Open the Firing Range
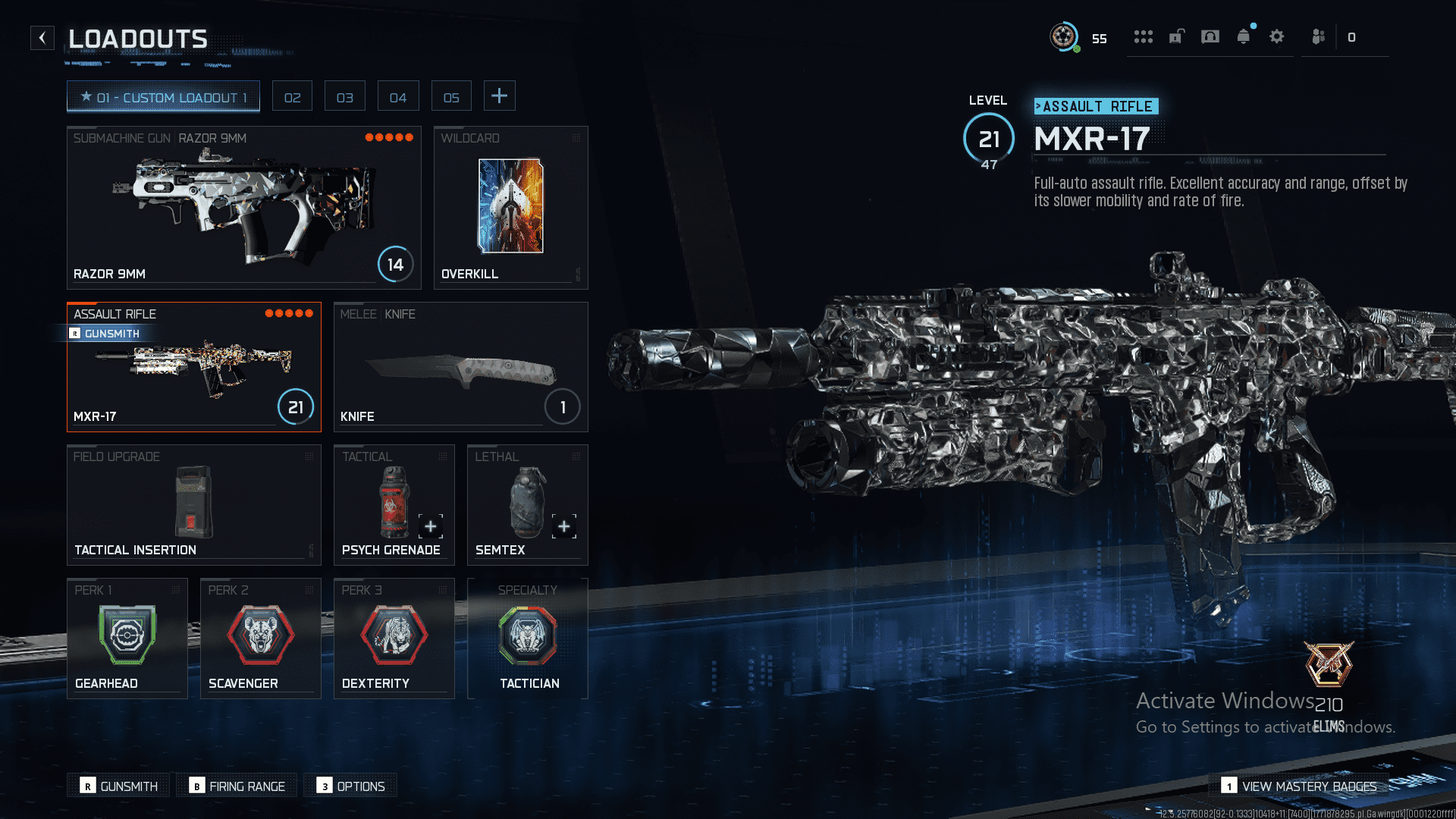Image resolution: width=1456 pixels, height=819 pixels. click(238, 786)
